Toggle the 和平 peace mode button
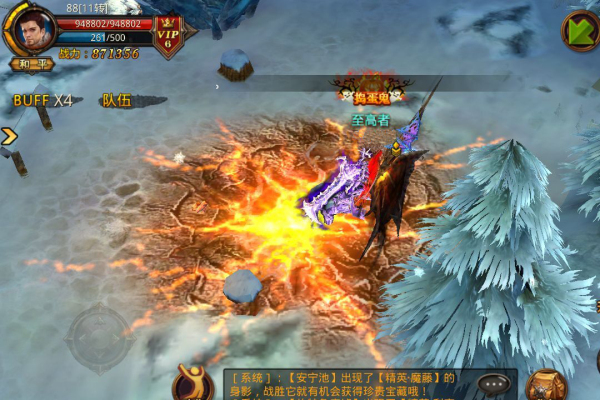Screen dimensions: 600x400 point(31,64)
